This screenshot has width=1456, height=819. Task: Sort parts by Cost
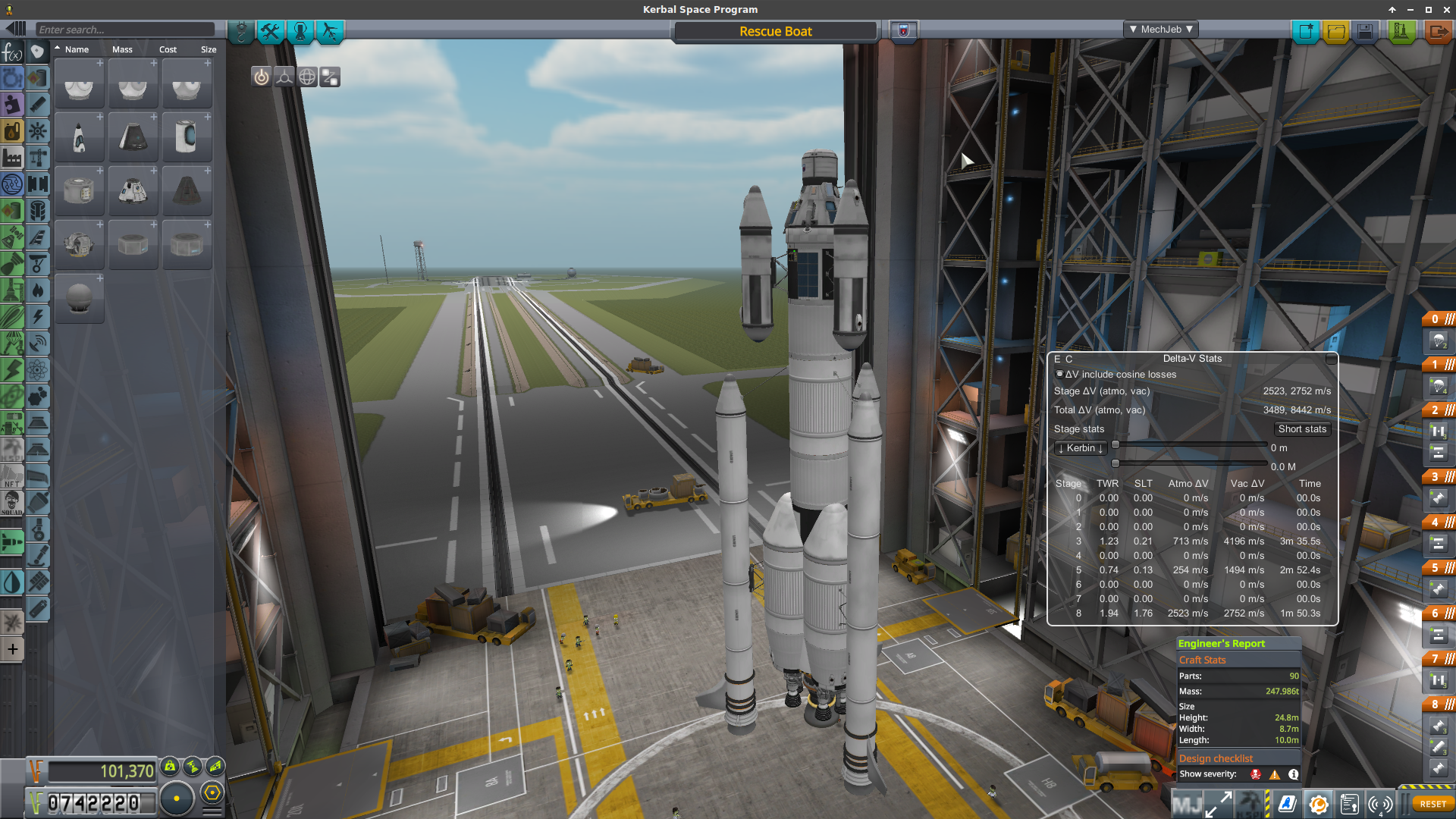(x=168, y=49)
